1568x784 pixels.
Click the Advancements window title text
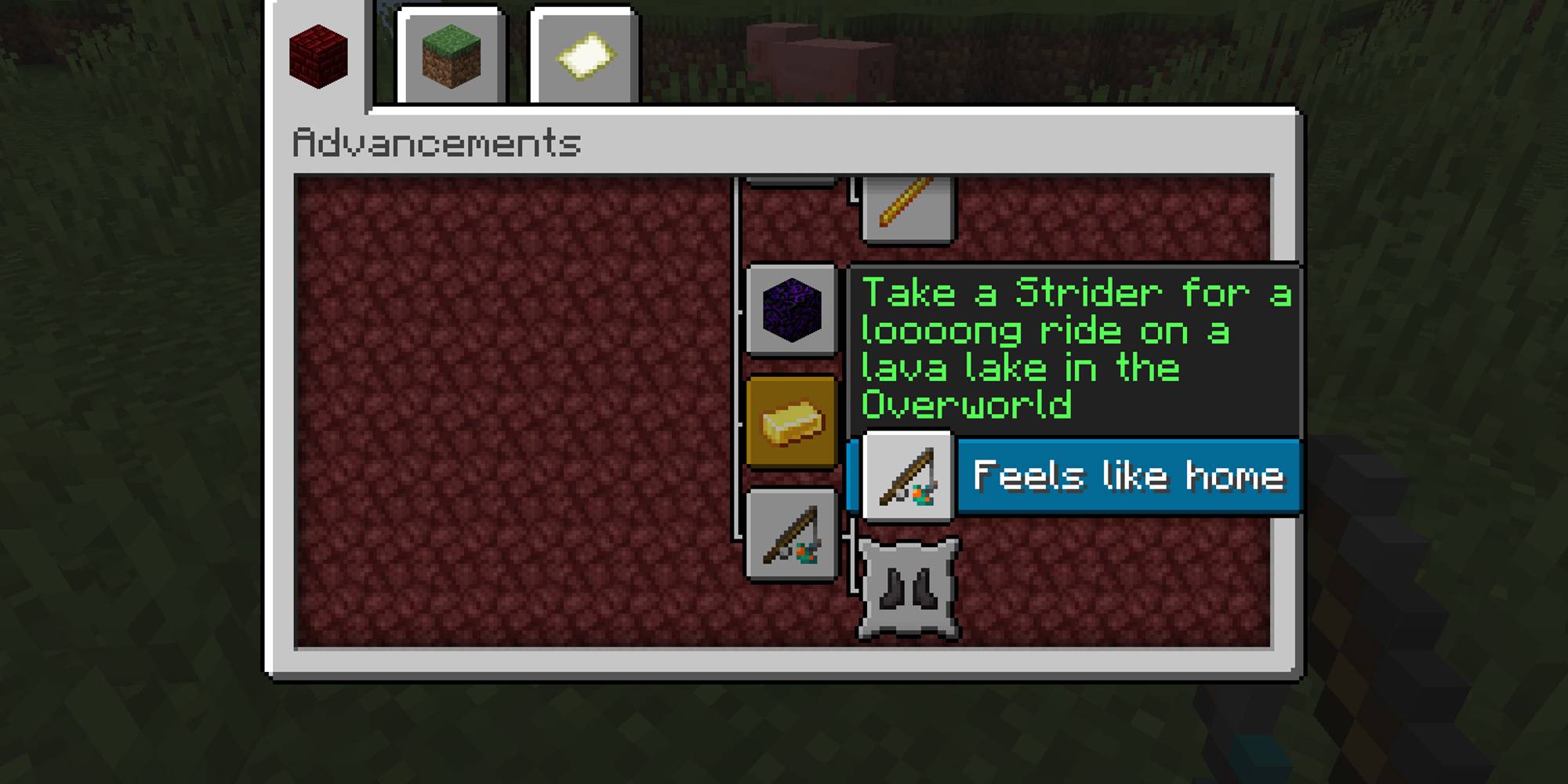[436, 142]
